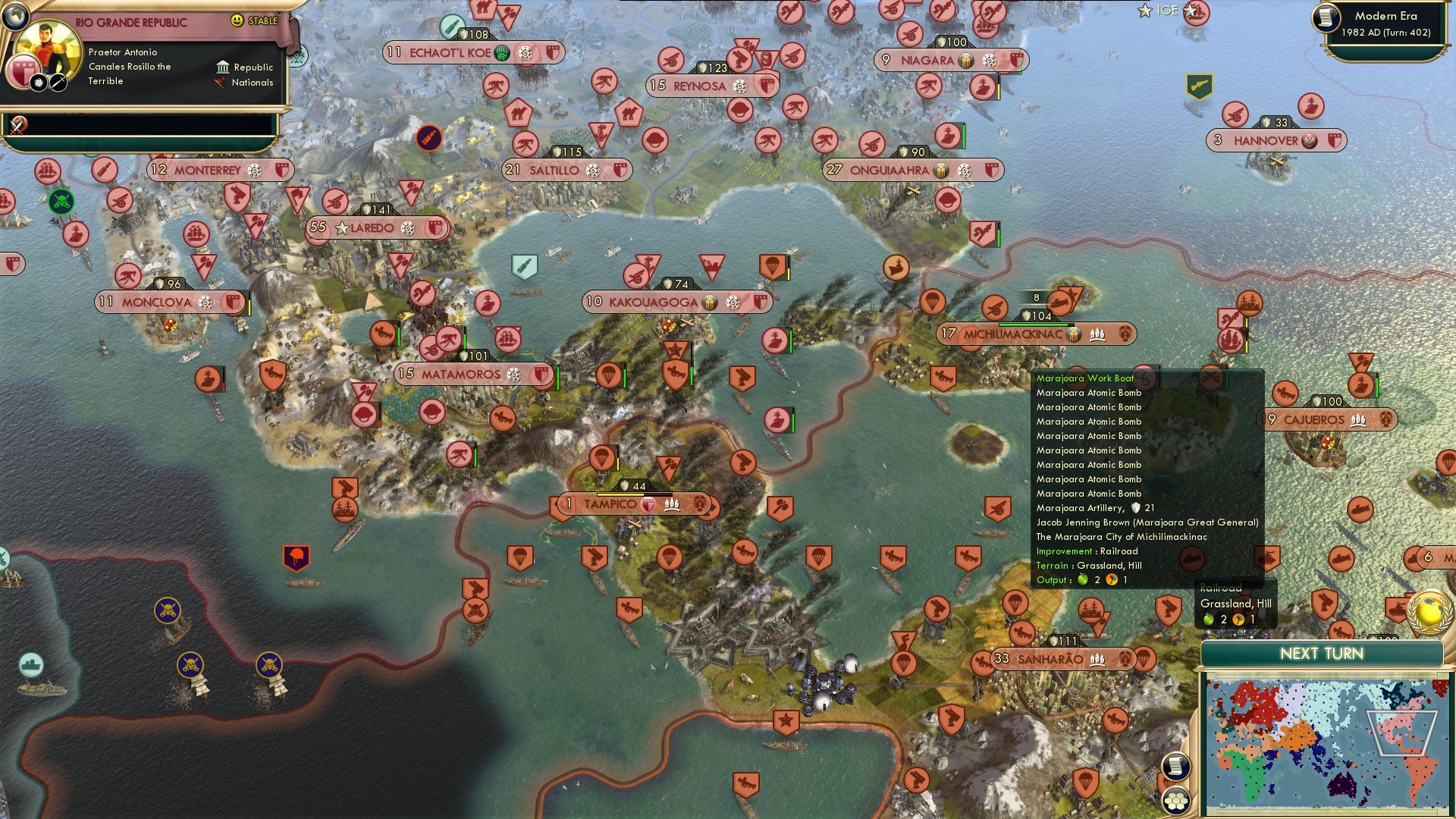Click the happiness smiley beside STABLE

(237, 20)
